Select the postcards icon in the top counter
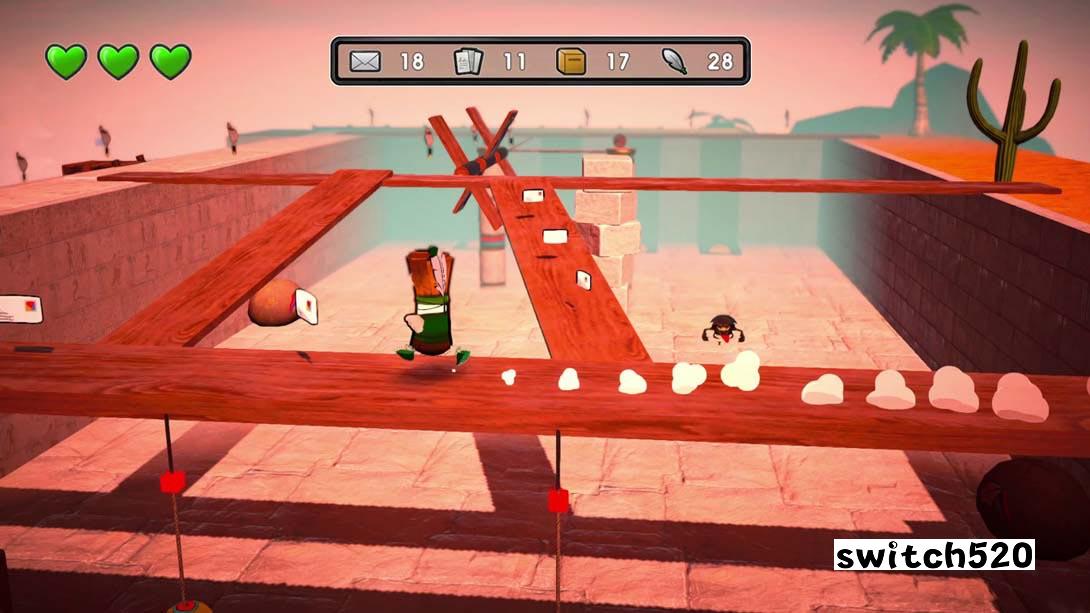 tap(468, 61)
